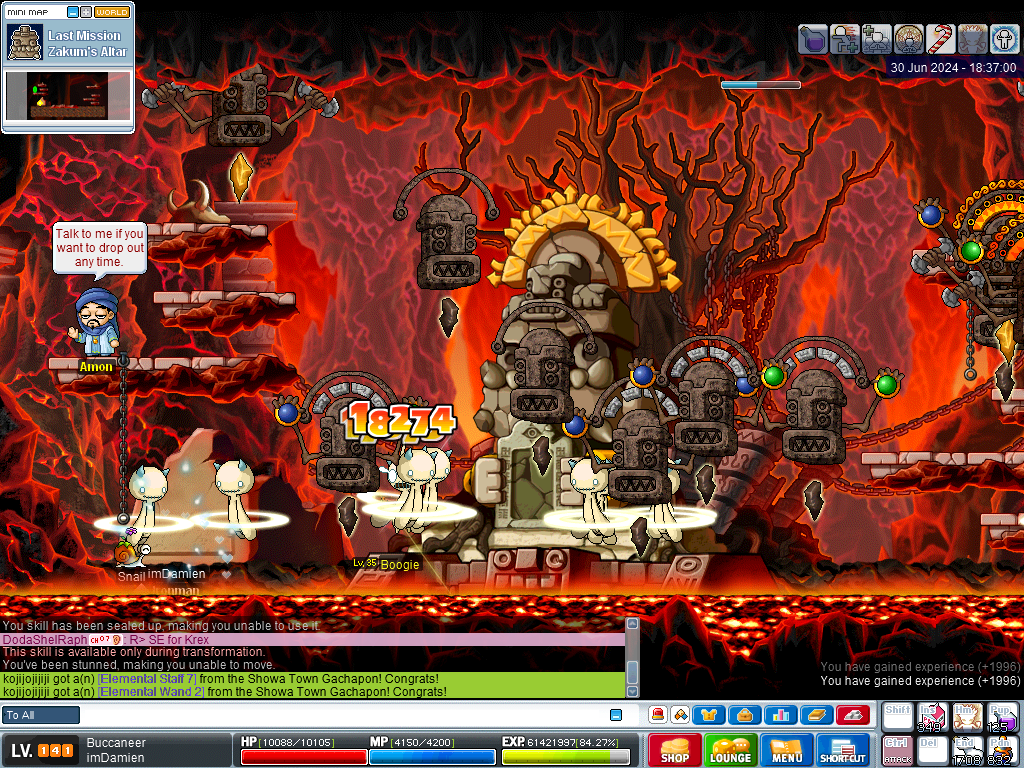Open the Shortcut list
Viewport: 1024px width, 768px height.
843,750
